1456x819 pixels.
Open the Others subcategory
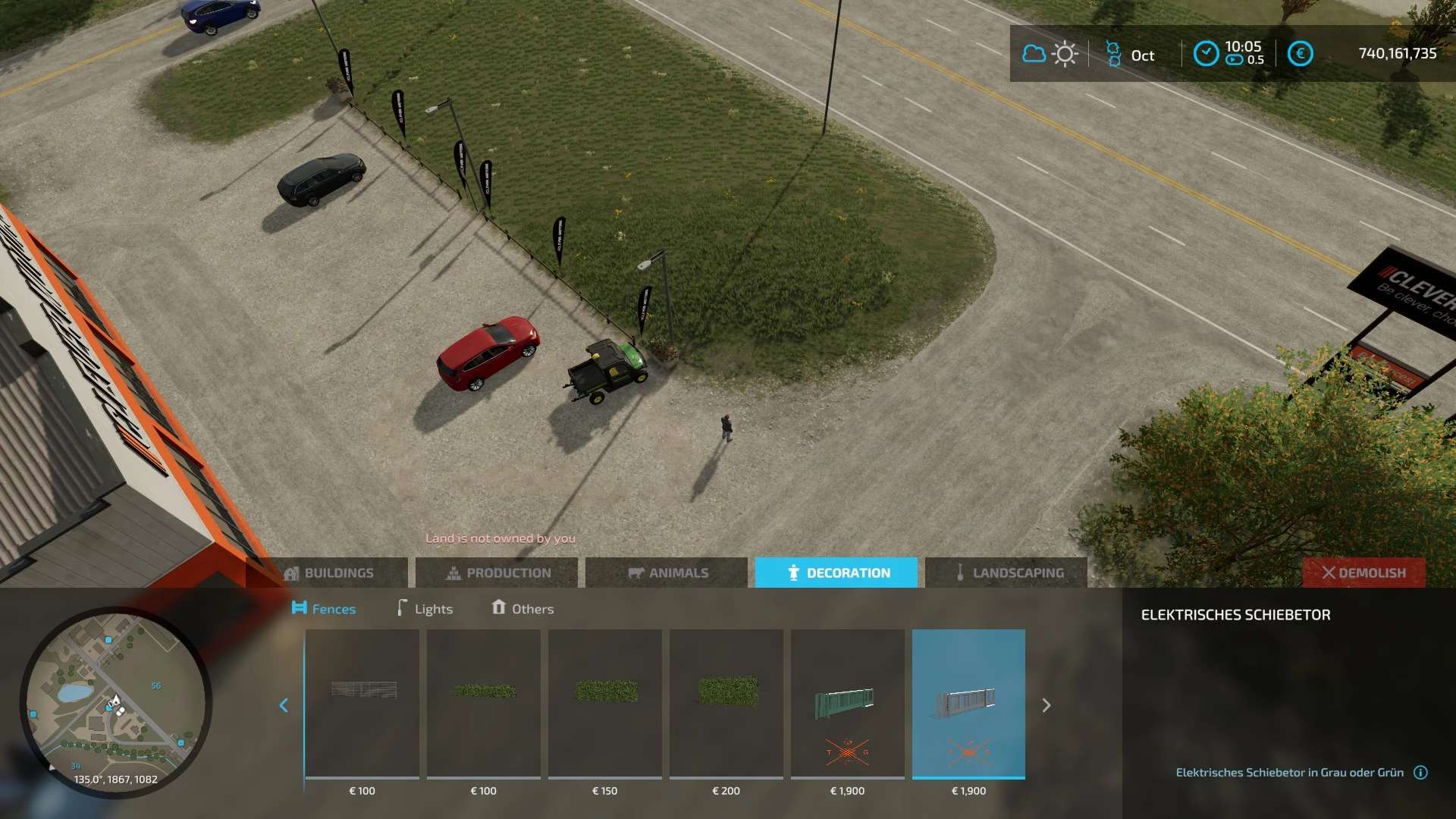tap(522, 608)
